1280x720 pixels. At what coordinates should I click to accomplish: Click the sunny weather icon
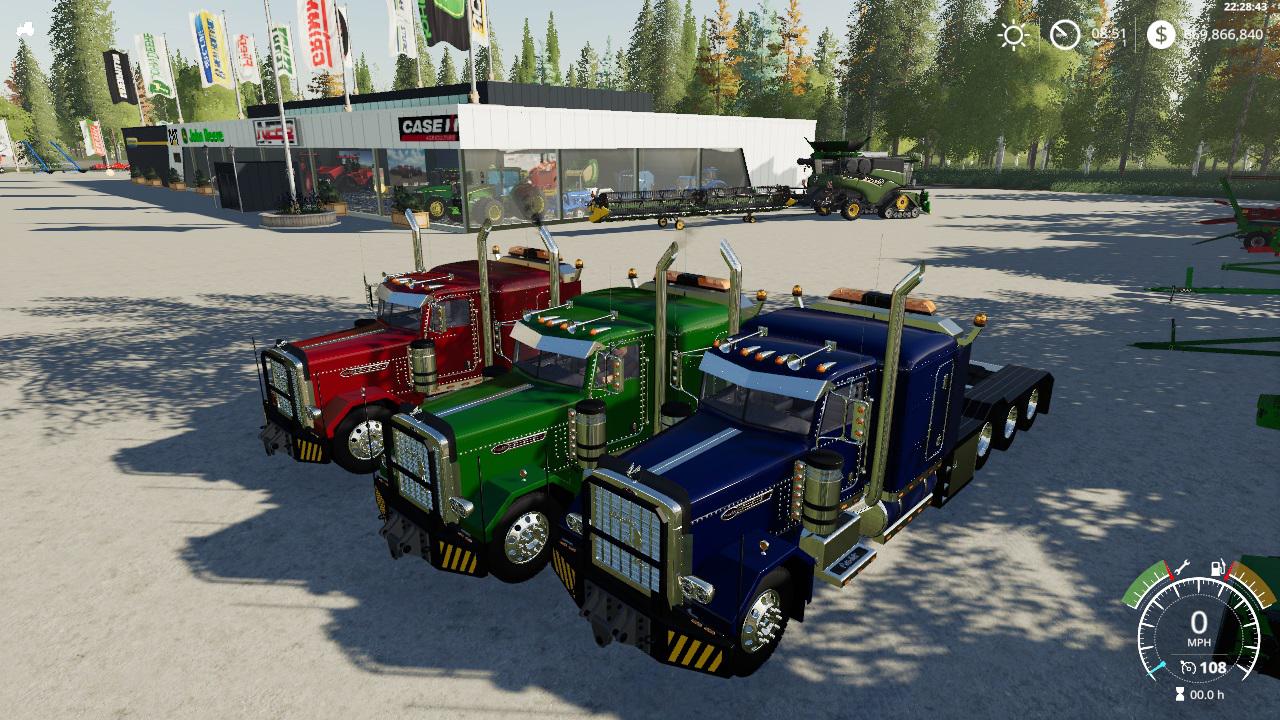[x=1013, y=35]
